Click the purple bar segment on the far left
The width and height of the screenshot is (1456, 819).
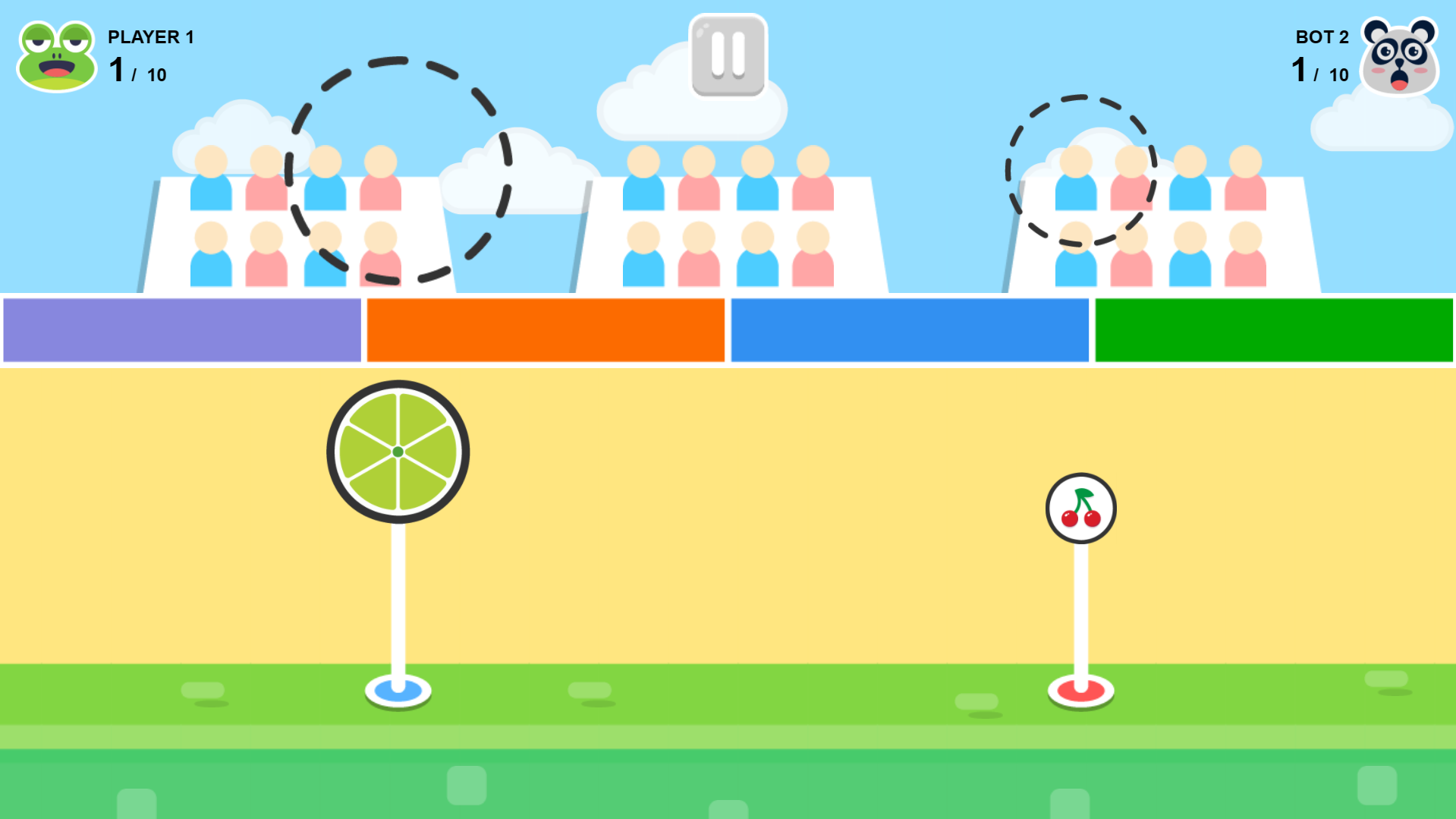click(181, 330)
